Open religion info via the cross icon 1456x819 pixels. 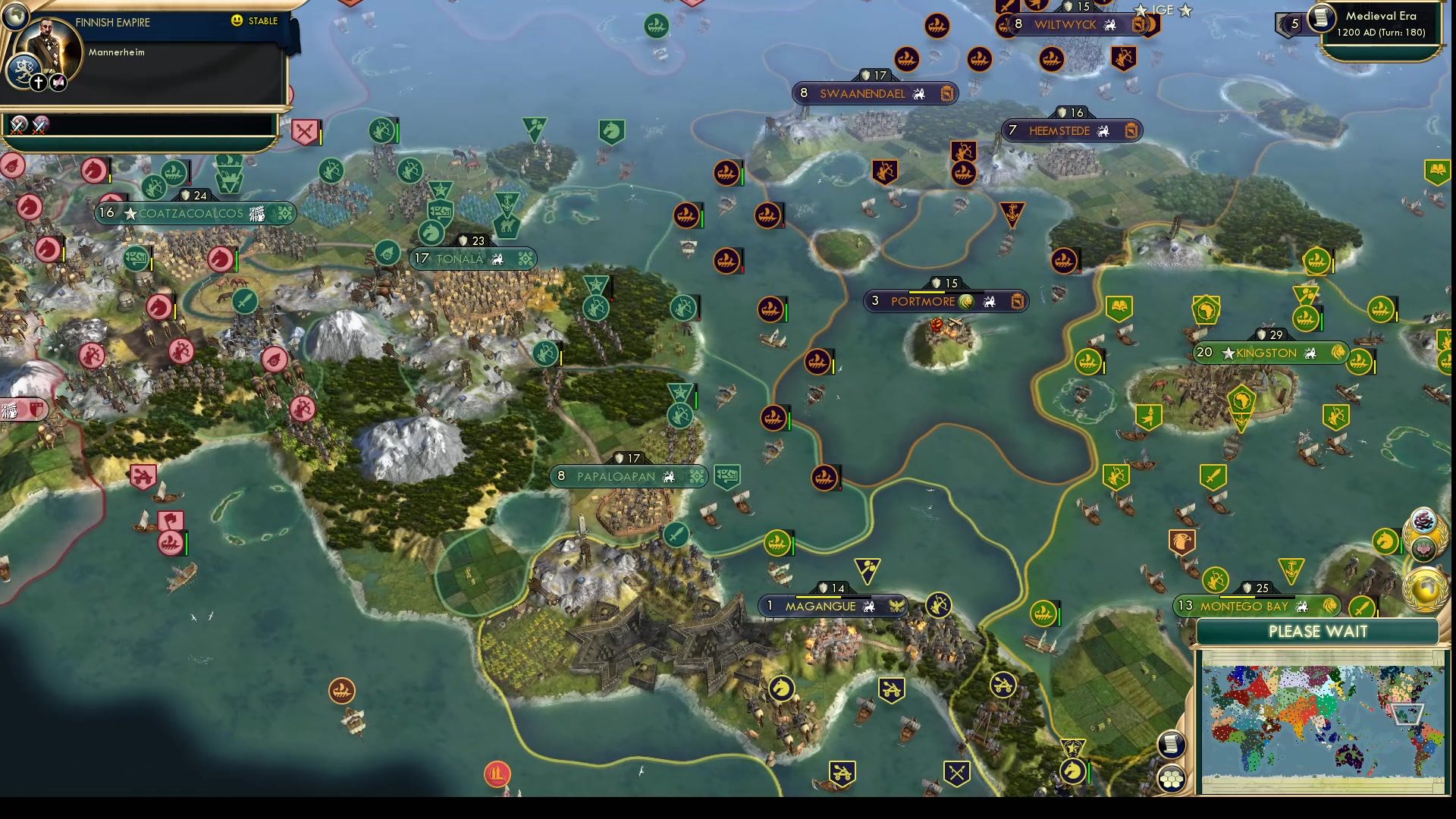click(x=38, y=82)
